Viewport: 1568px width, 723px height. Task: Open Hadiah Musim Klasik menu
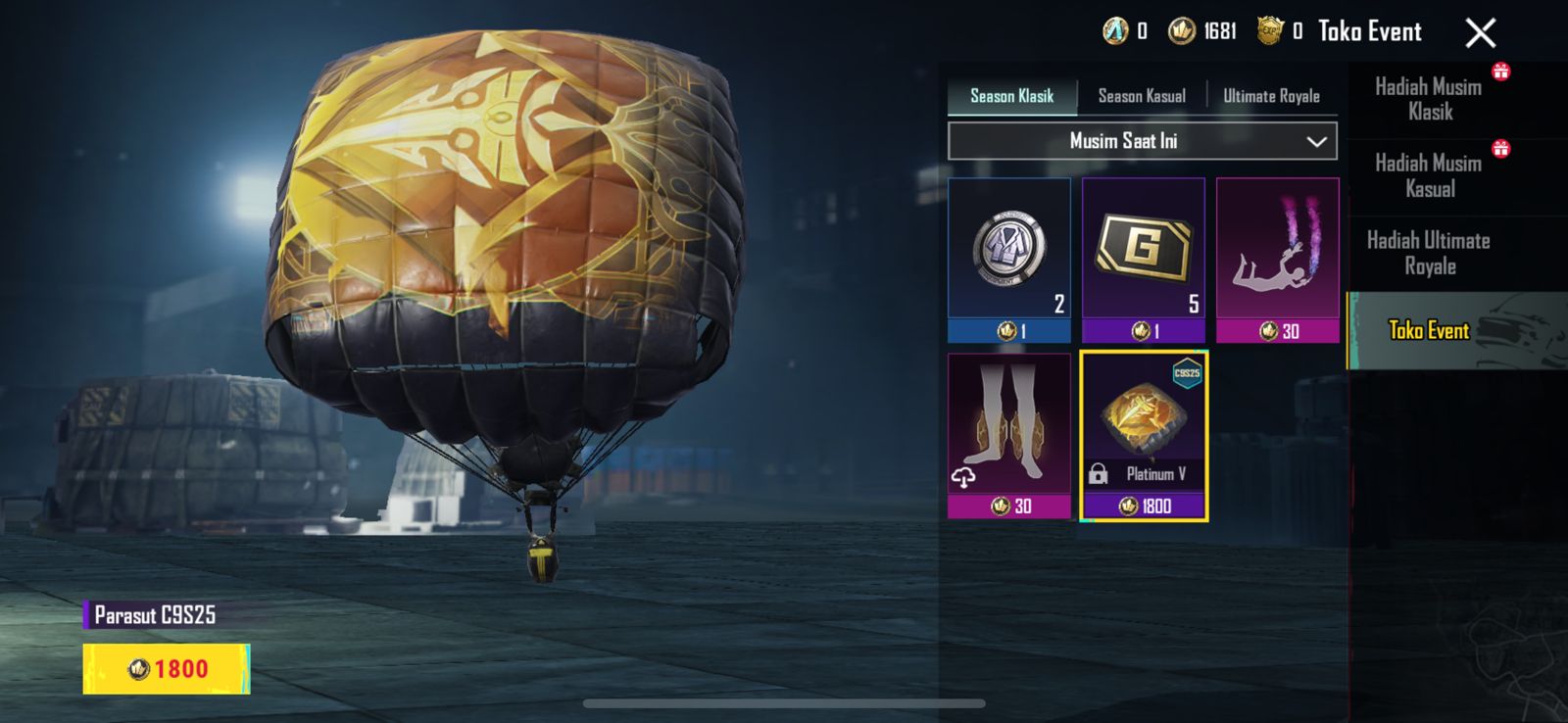[x=1430, y=99]
